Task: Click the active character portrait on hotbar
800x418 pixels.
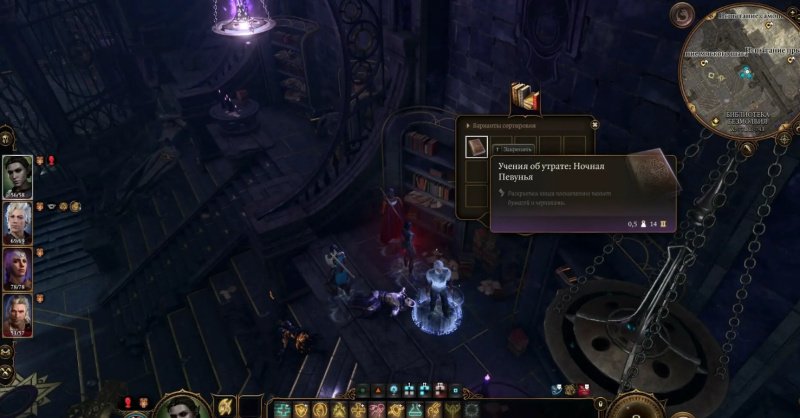Action: tap(181, 407)
